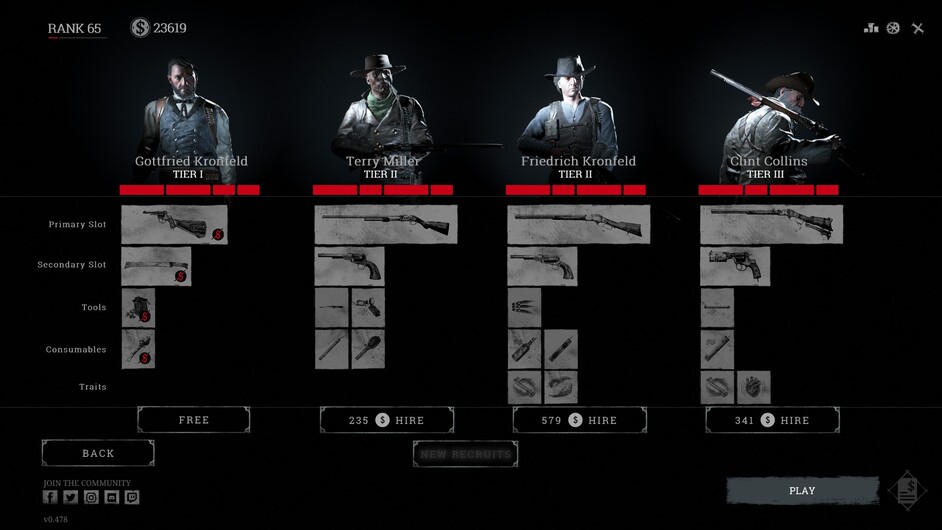Hire Terry Miller for 235
This screenshot has height=530, width=942.
387,420
